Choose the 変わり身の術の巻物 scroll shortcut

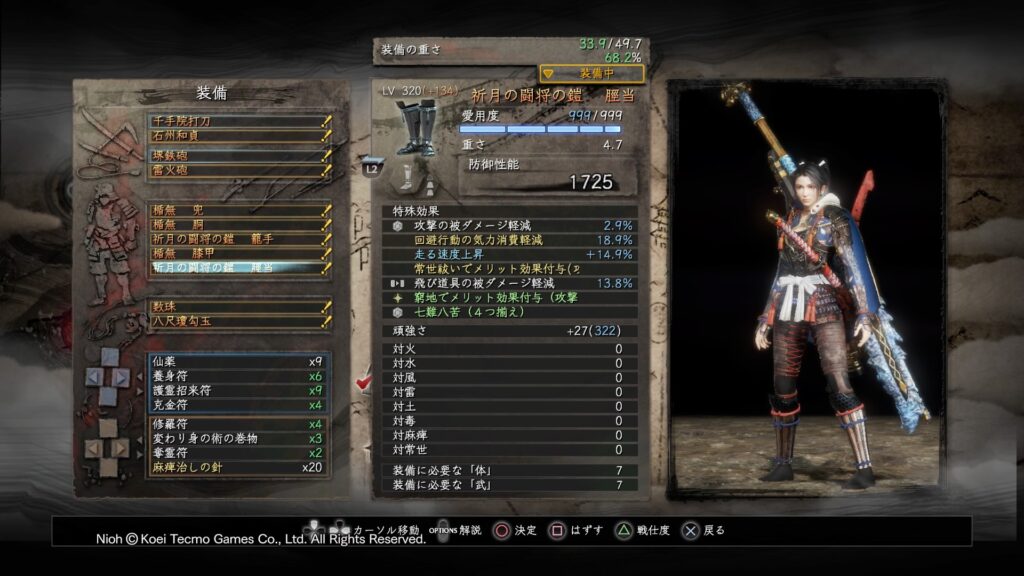(x=238, y=438)
